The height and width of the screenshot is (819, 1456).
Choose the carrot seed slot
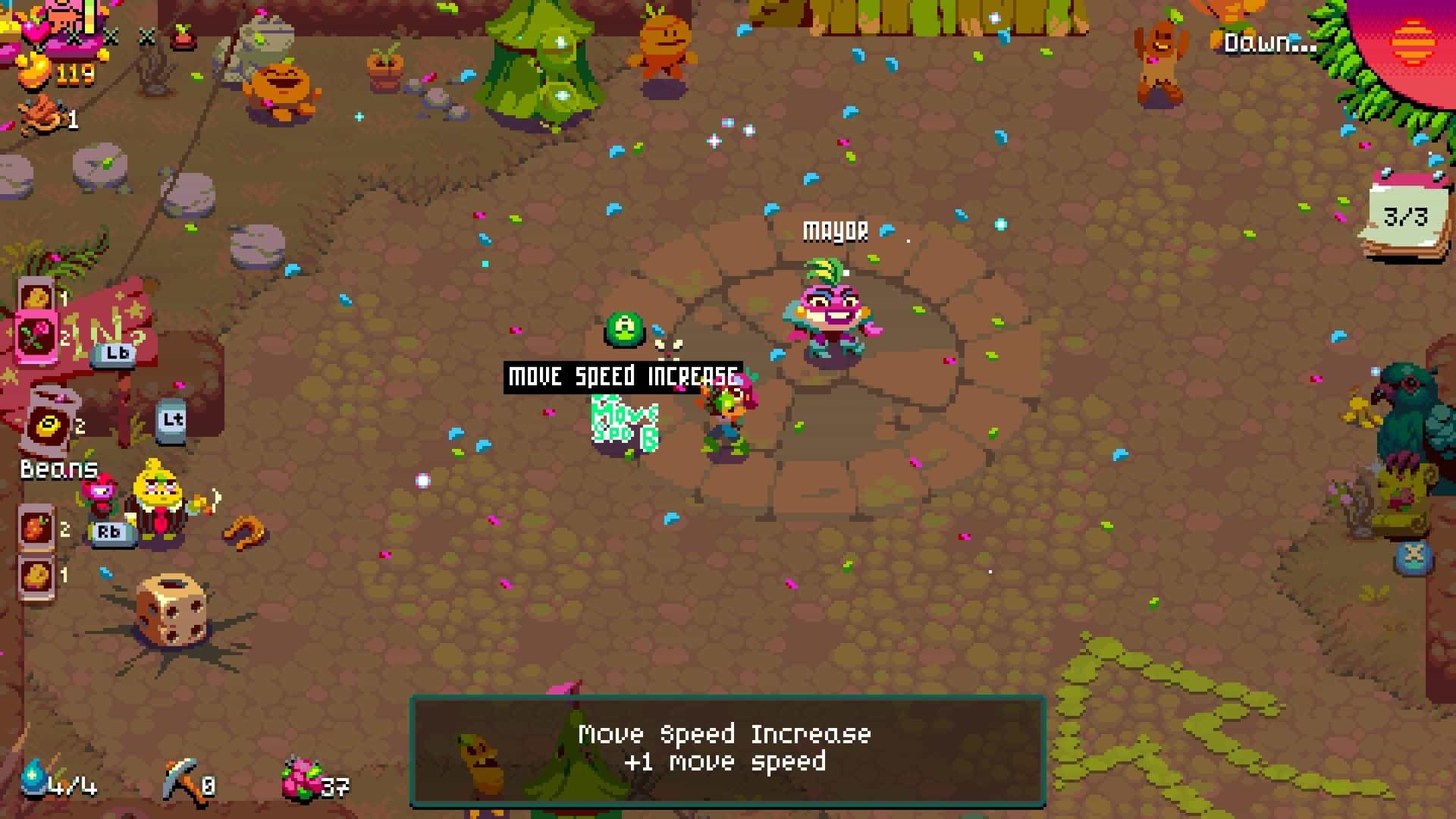point(36,527)
